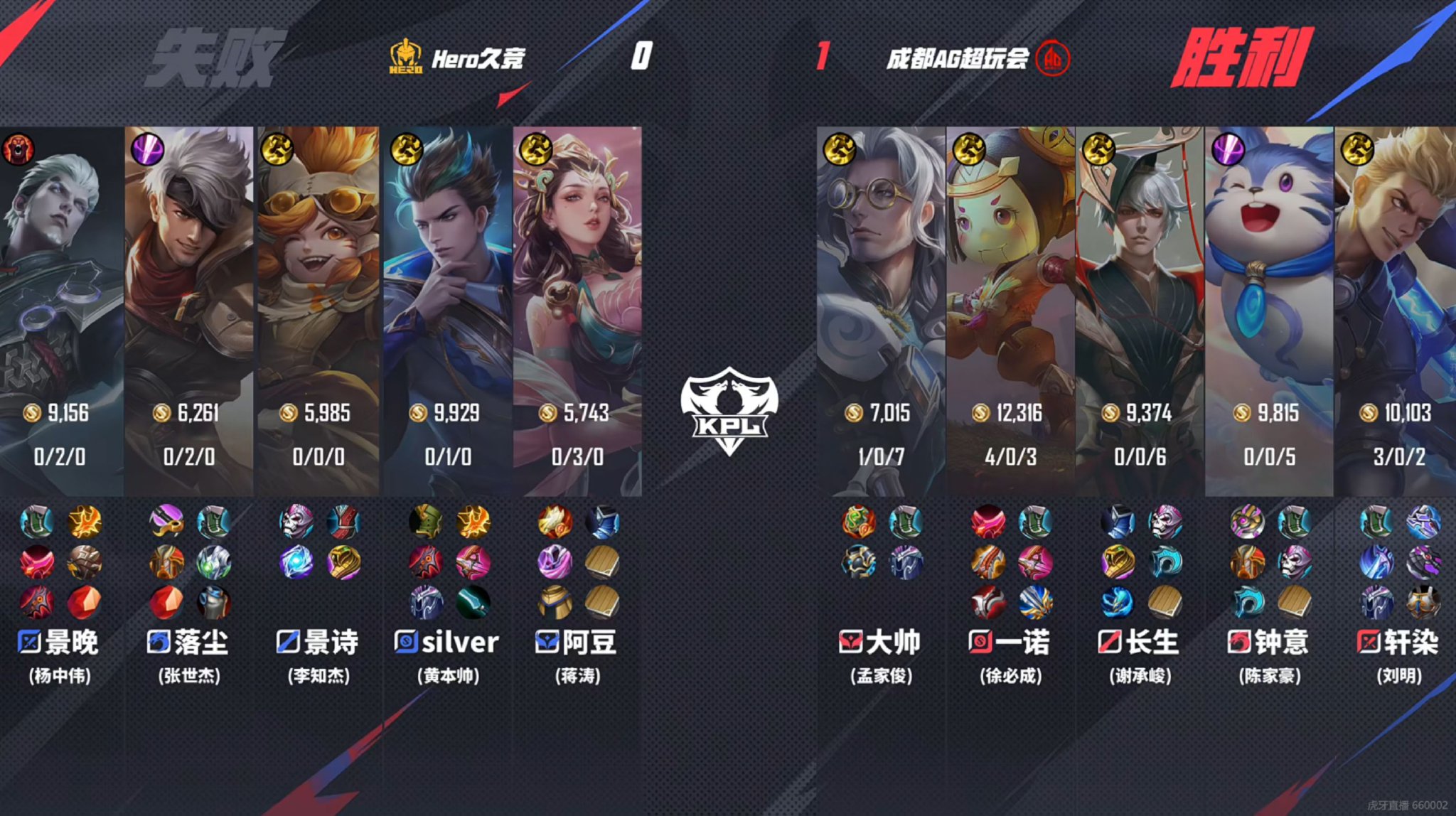Screen dimensions: 1456x816
Task: Click the Hero久竞 team name text
Action: click(478, 60)
